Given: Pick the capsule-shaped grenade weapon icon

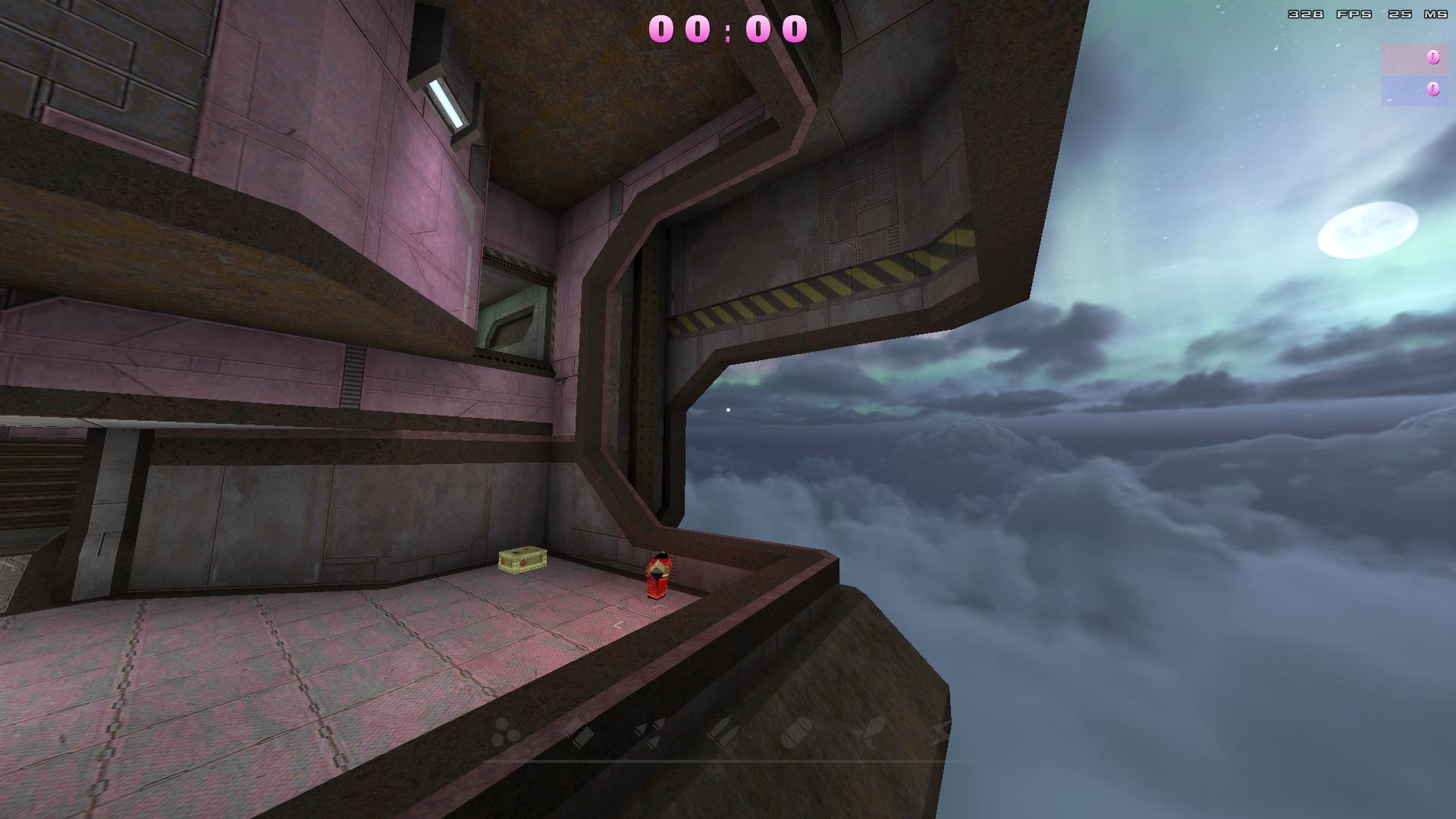Looking at the screenshot, I should click(x=795, y=733).
